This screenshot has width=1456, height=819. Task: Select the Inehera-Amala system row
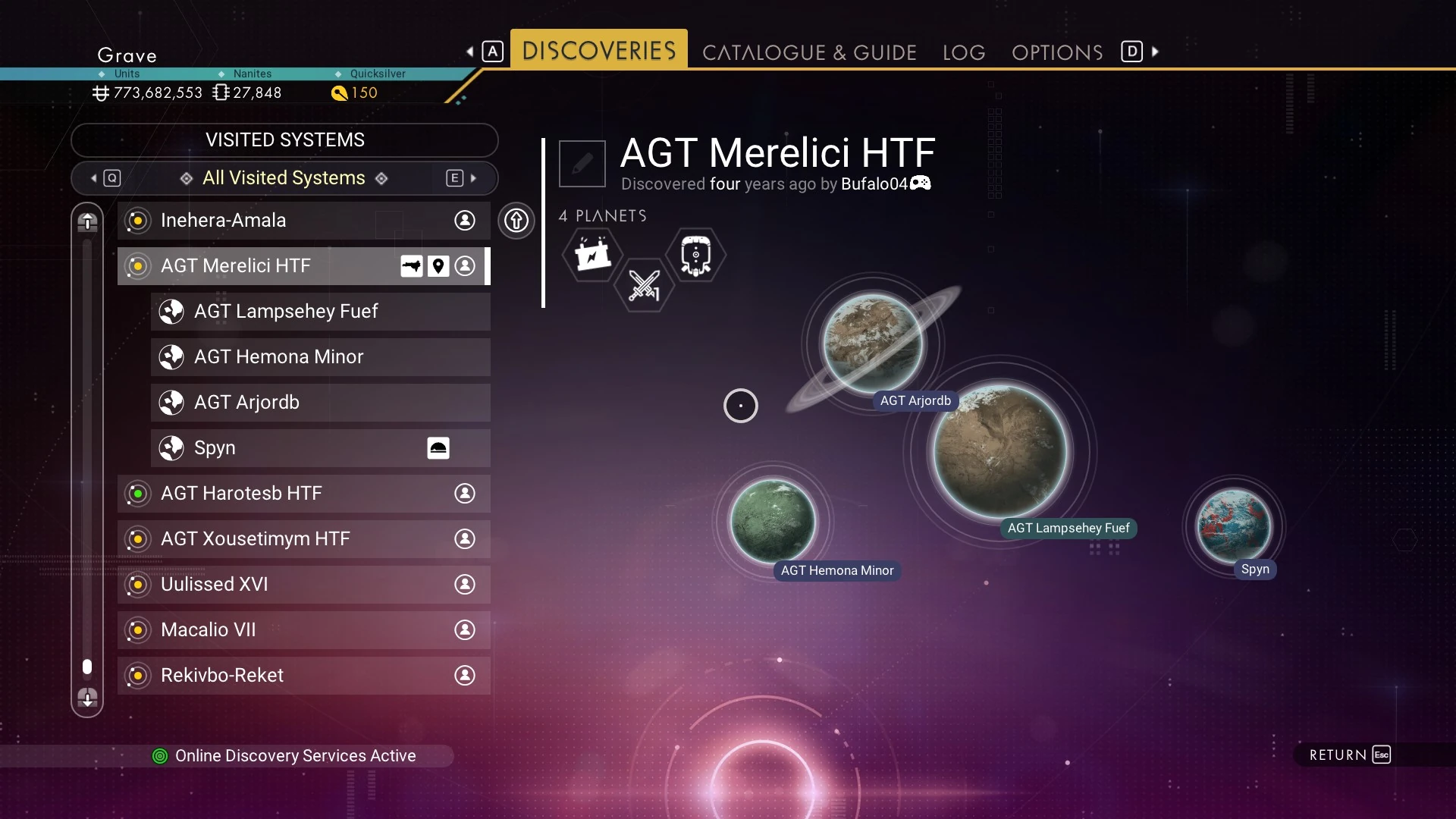[303, 221]
